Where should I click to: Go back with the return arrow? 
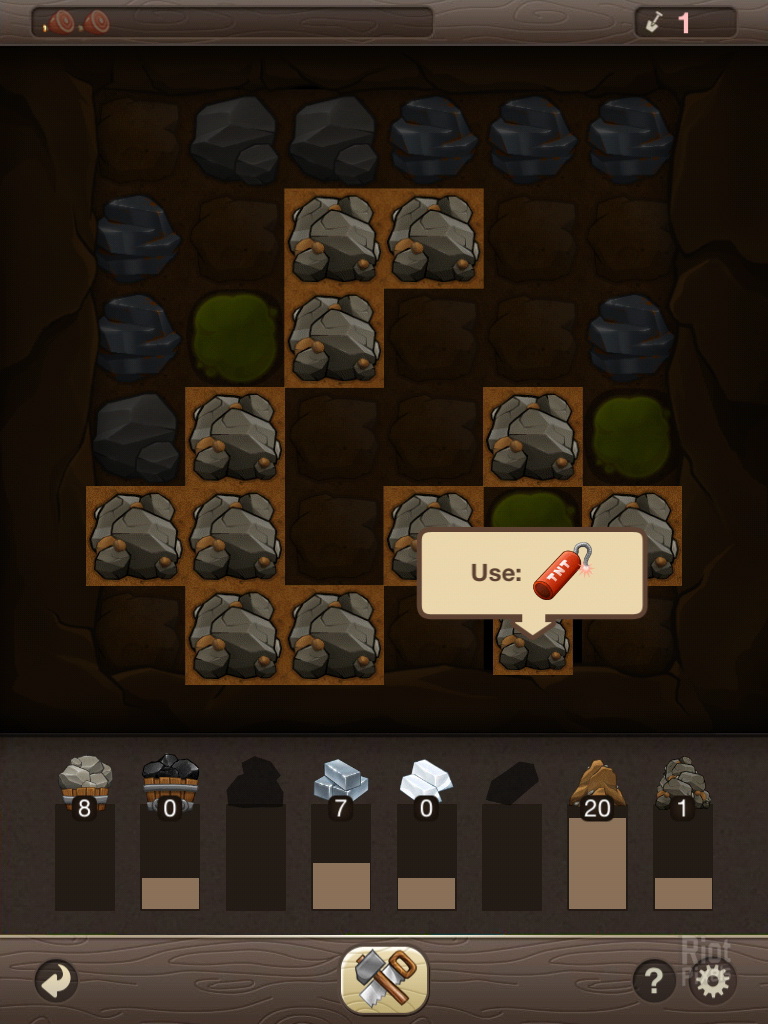pos(55,981)
